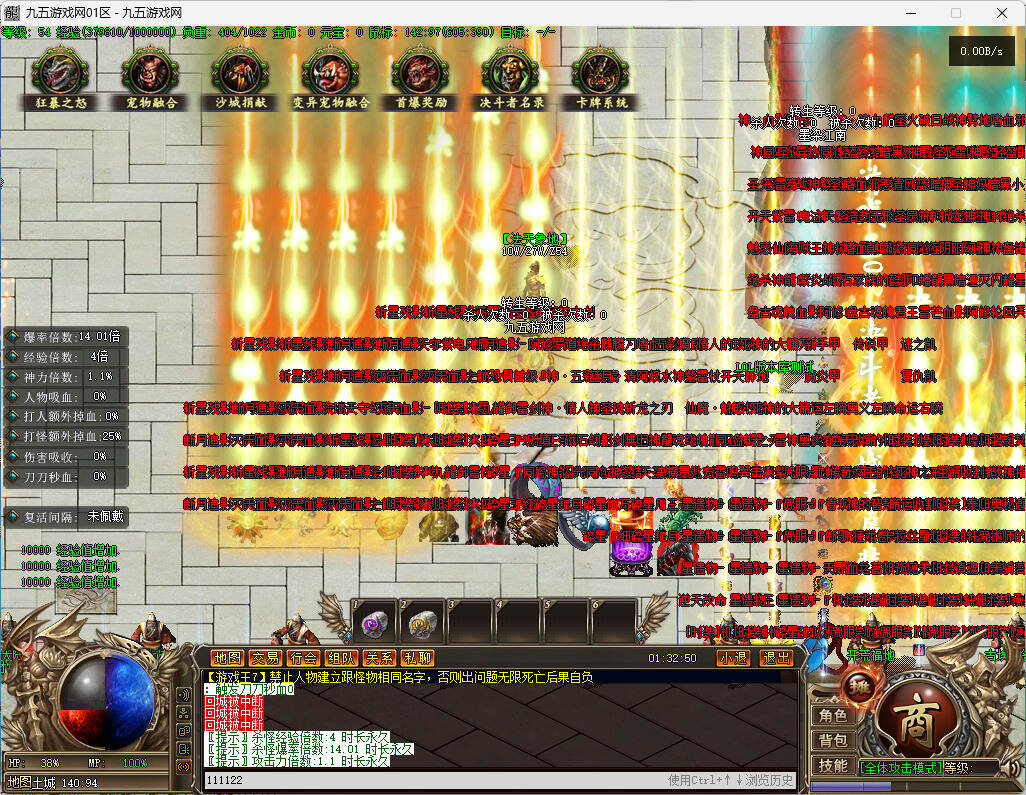Open the 技能 skills panel
The width and height of the screenshot is (1026, 795).
point(832,766)
